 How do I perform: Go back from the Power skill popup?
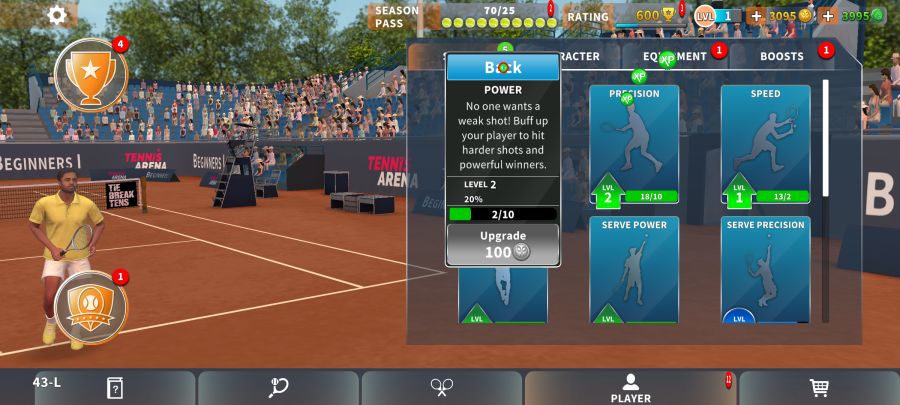[x=503, y=67]
